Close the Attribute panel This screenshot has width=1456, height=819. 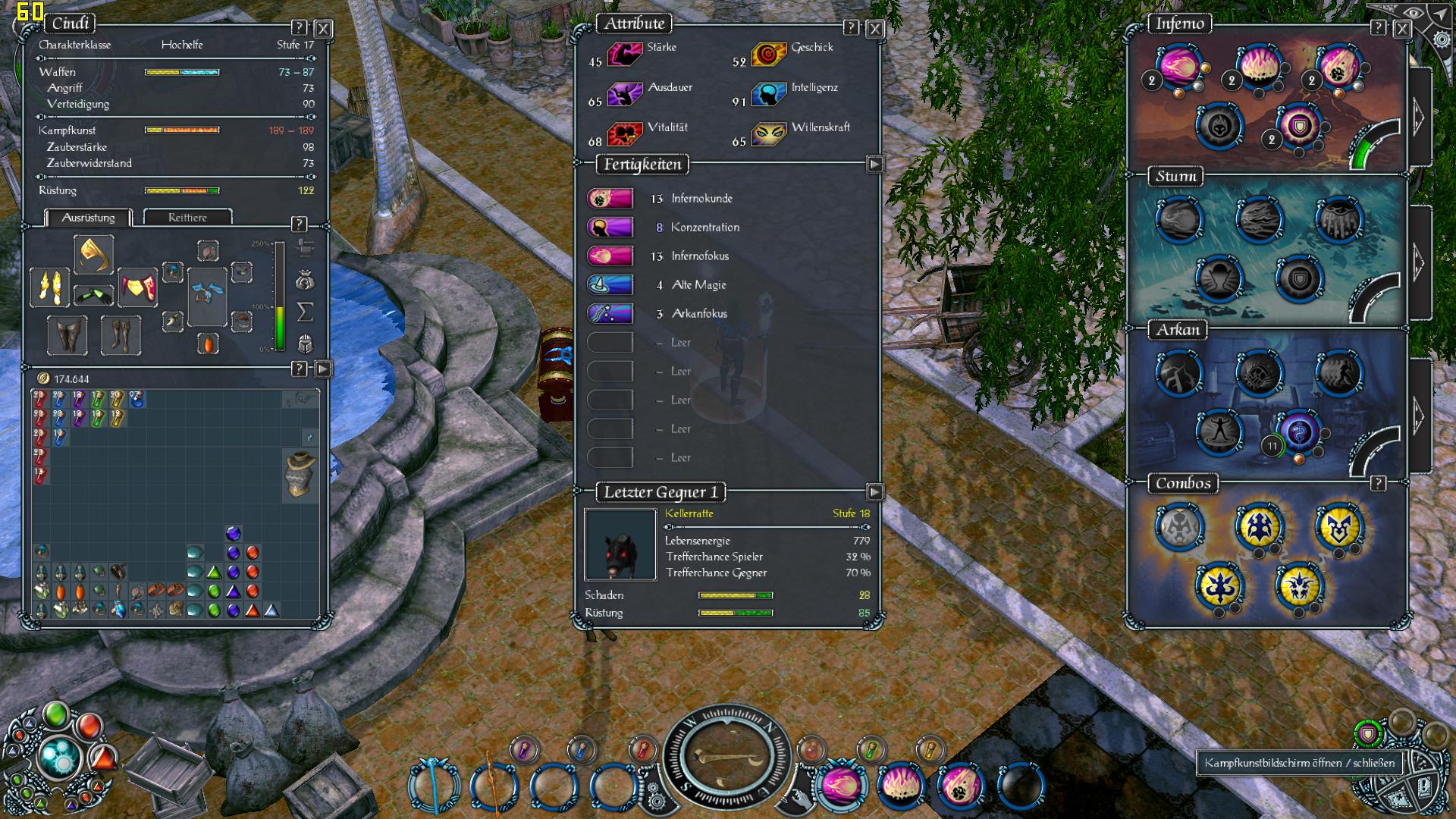coord(875,29)
